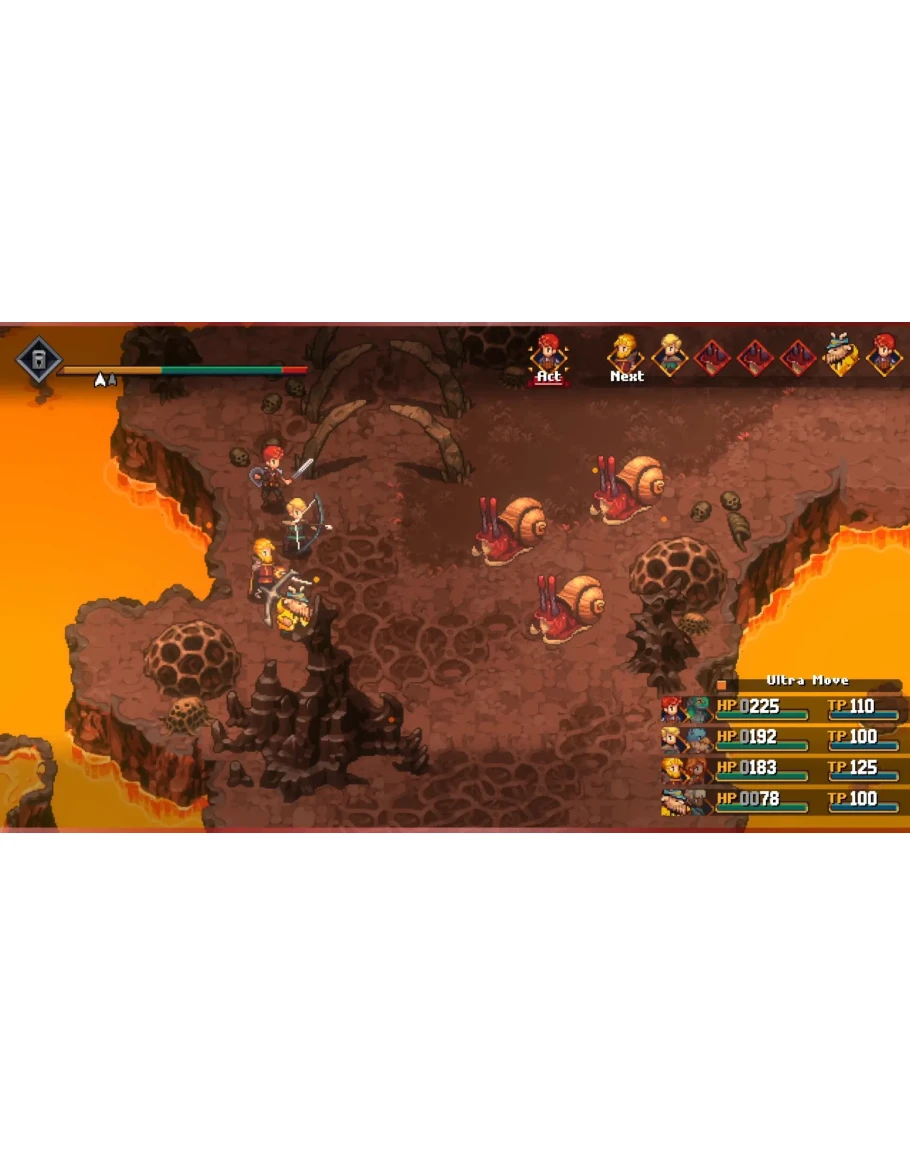
Task: Click the bird-masked character's turn order portrait
Action: tap(840, 355)
